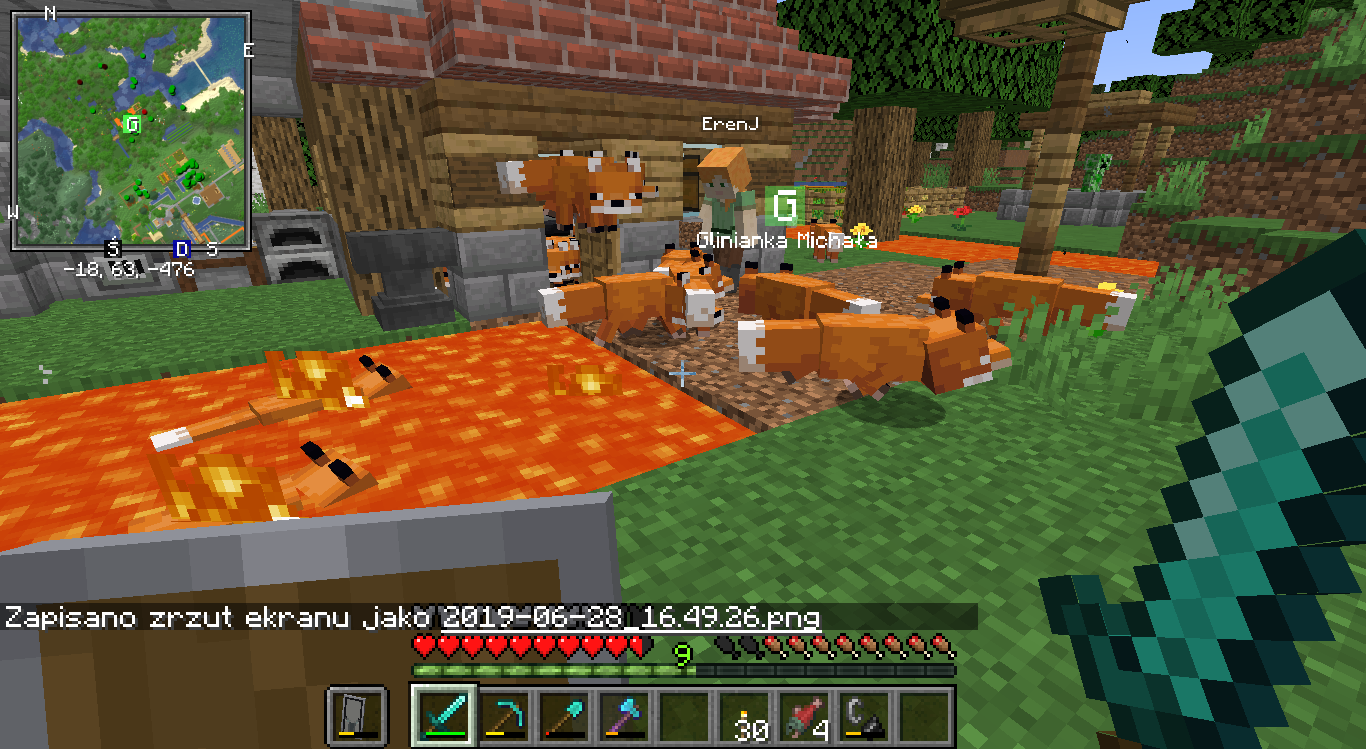Viewport: 1366px width, 749px height.
Task: Select the flint and steel slot
Action: point(865,716)
